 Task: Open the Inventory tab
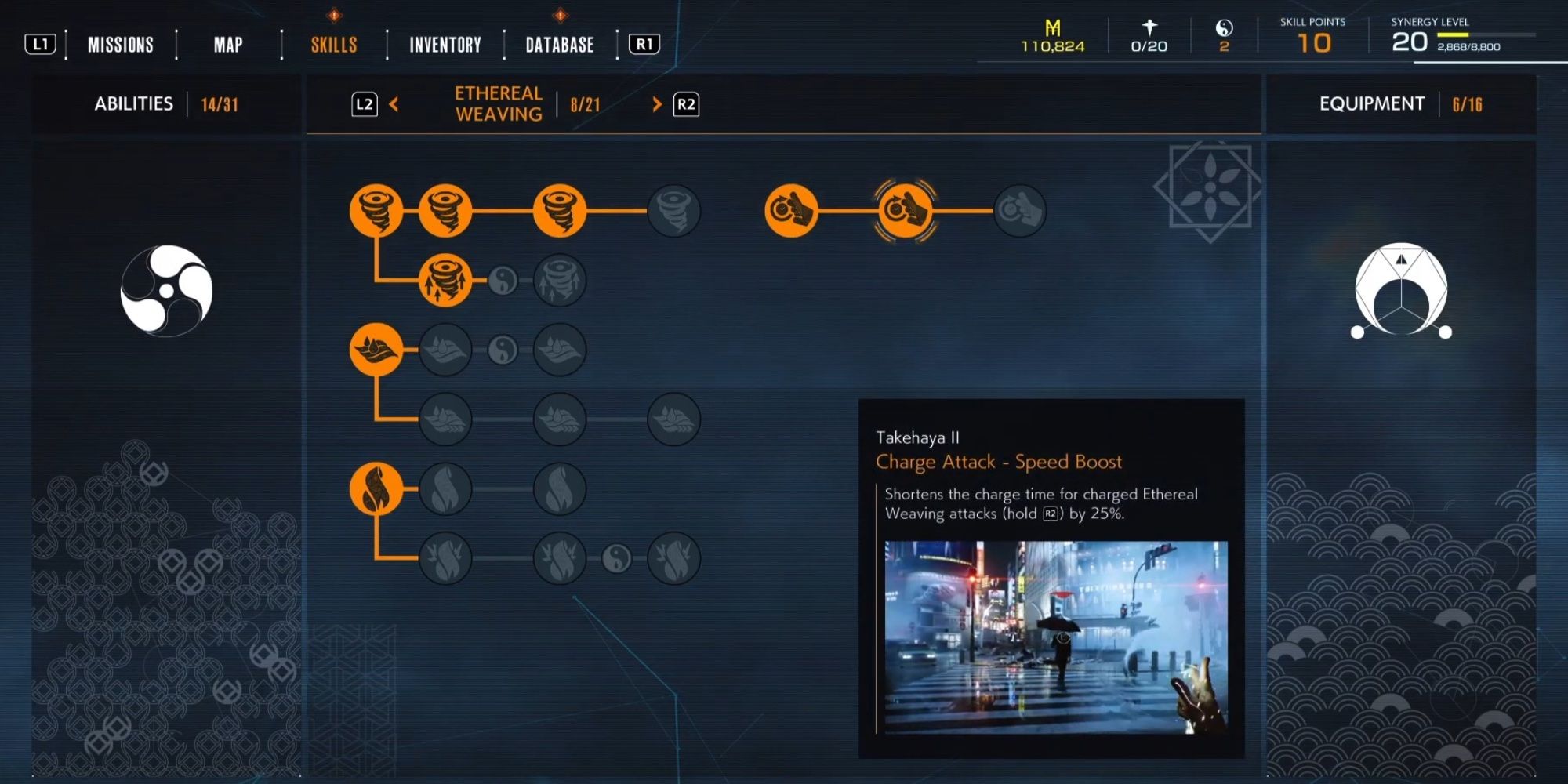click(x=445, y=45)
